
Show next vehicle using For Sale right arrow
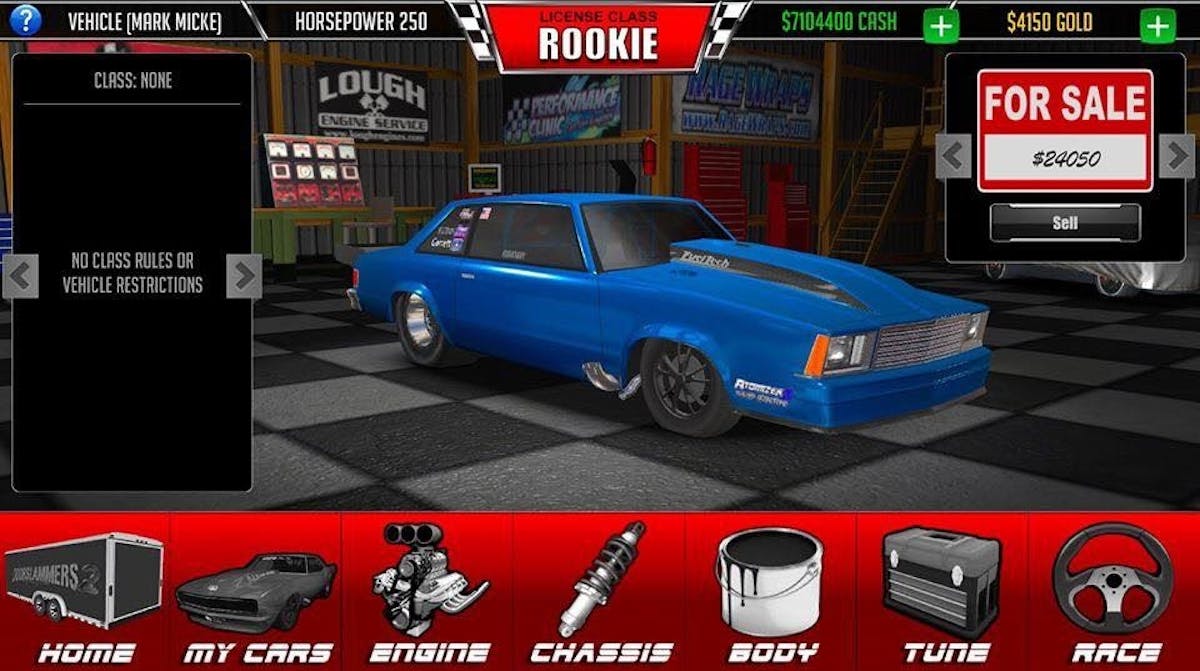coord(1176,155)
